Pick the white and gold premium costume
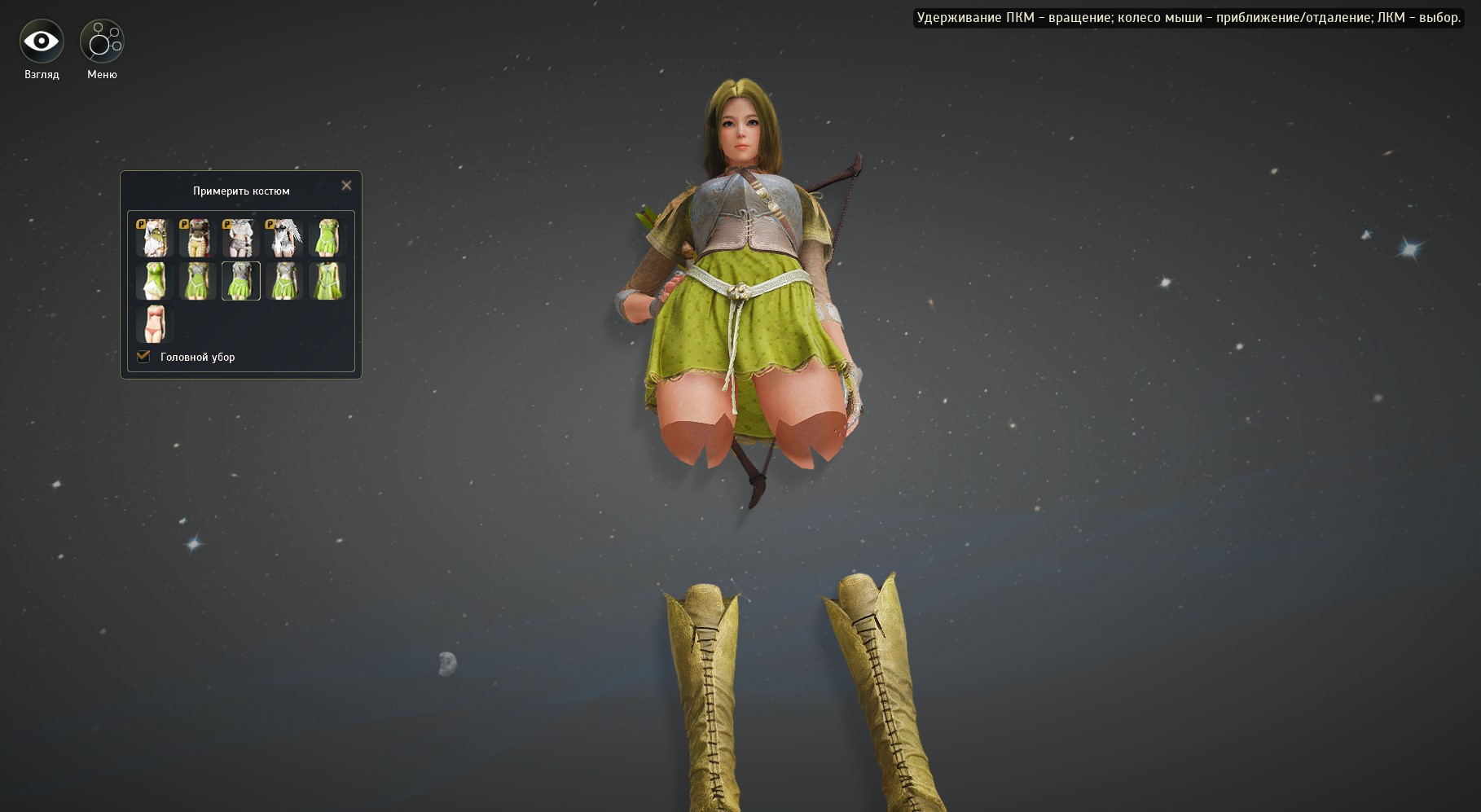This screenshot has height=812, width=1481. pyautogui.click(x=154, y=237)
